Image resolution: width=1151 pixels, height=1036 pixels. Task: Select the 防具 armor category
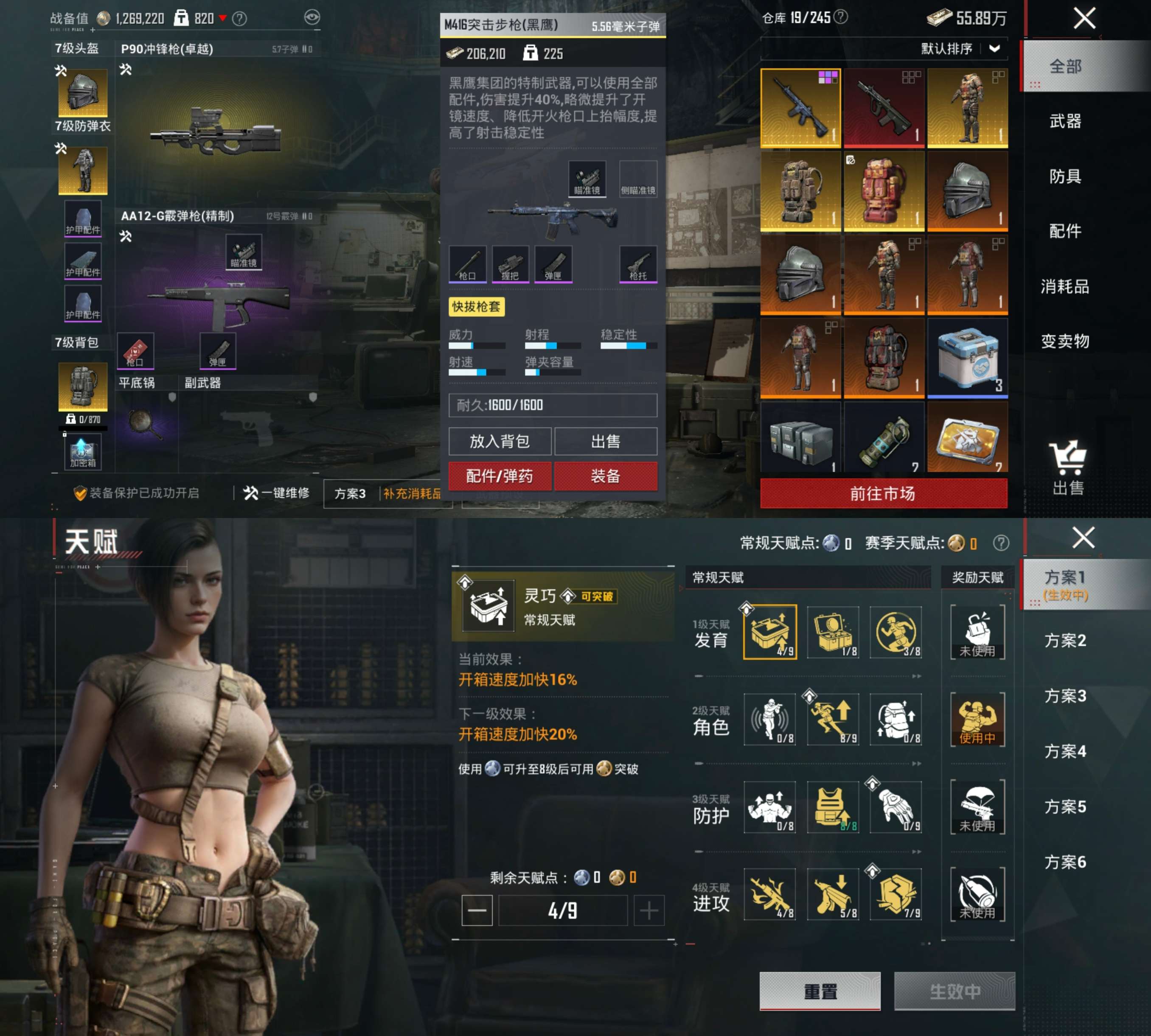[1065, 176]
